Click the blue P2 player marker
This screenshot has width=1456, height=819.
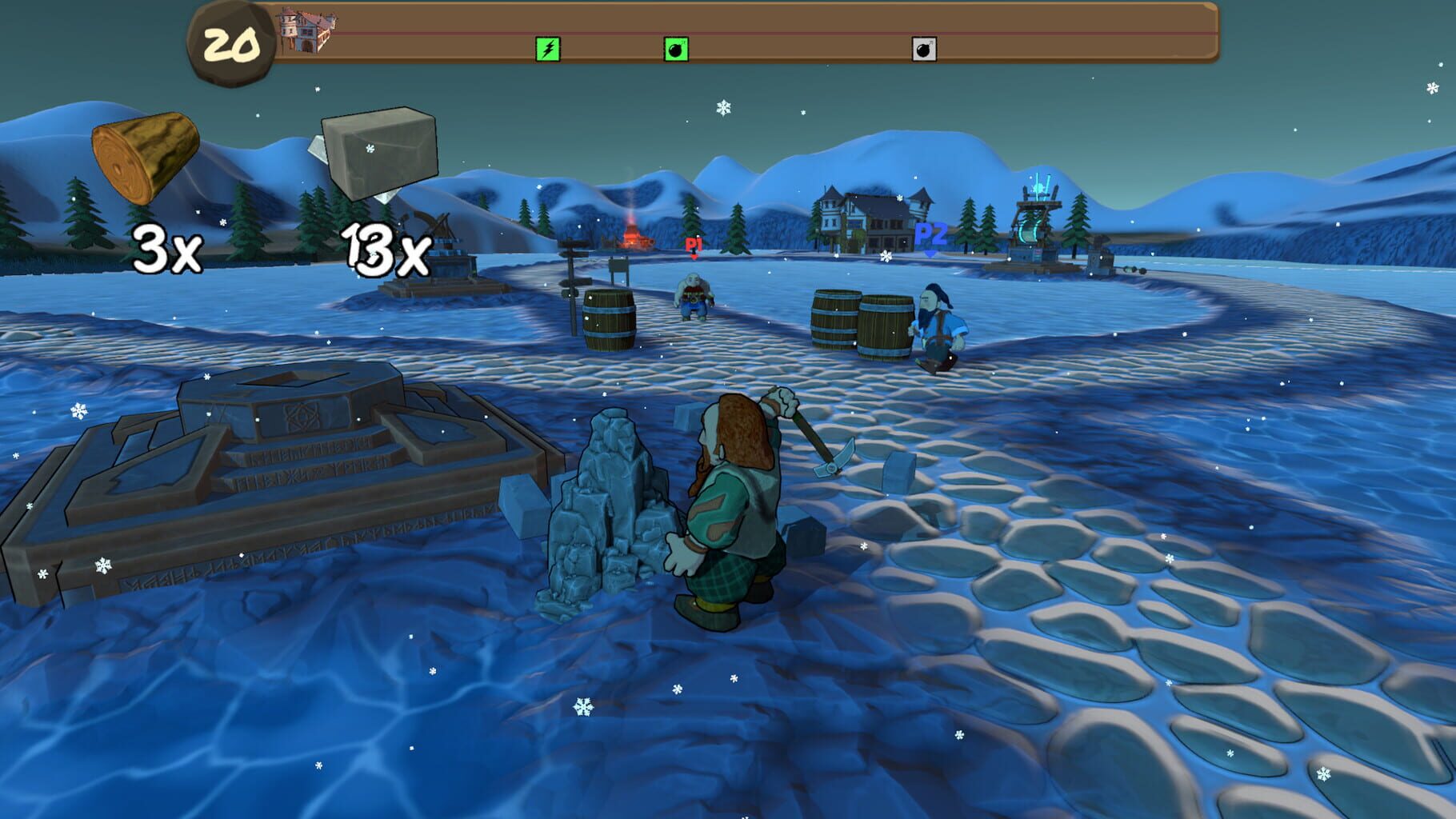930,236
